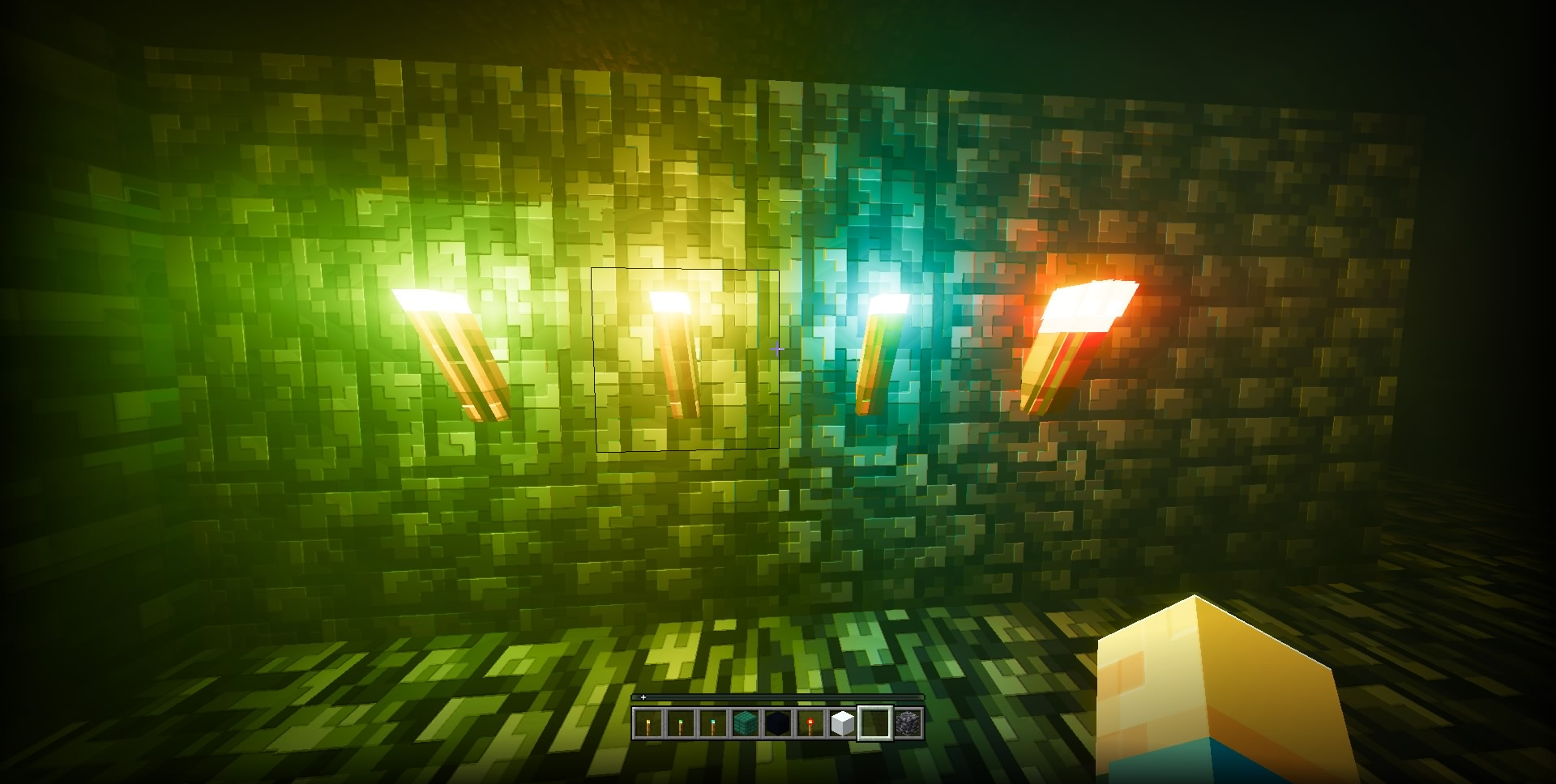The image size is (1556, 784).
Task: Select the cobblestone block at hotbar end
Action: click(908, 723)
